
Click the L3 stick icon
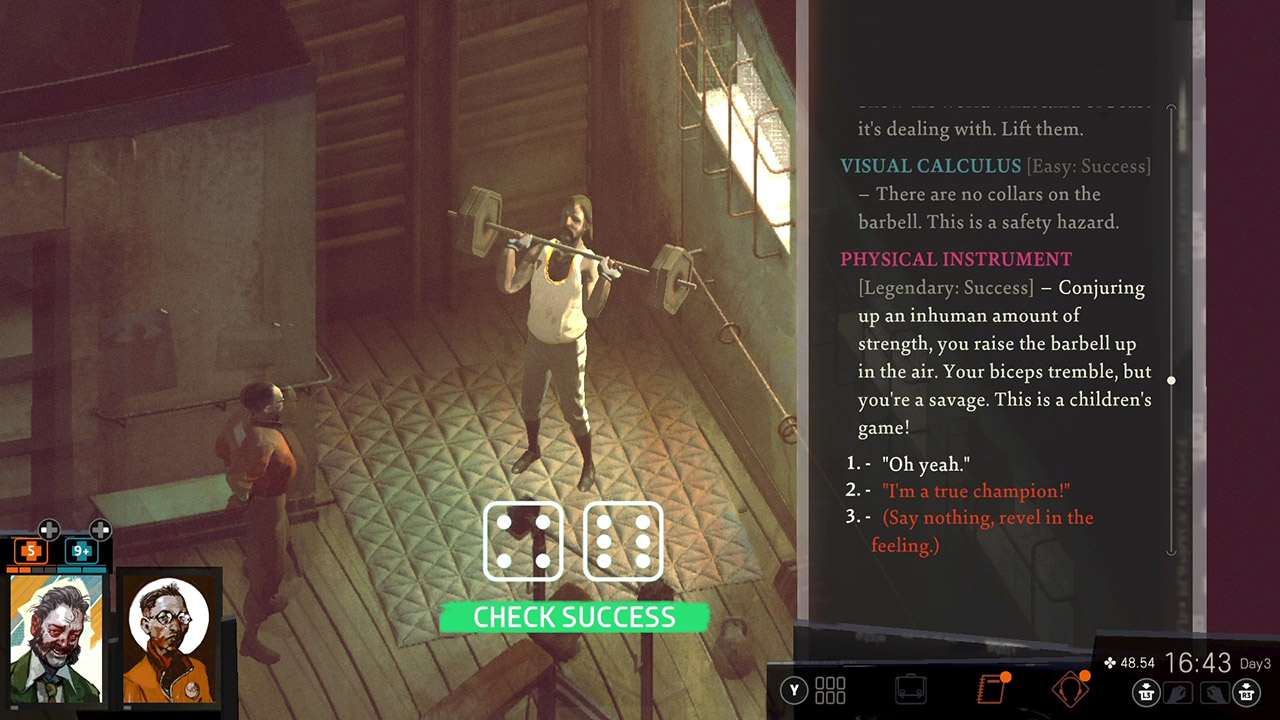(1147, 693)
